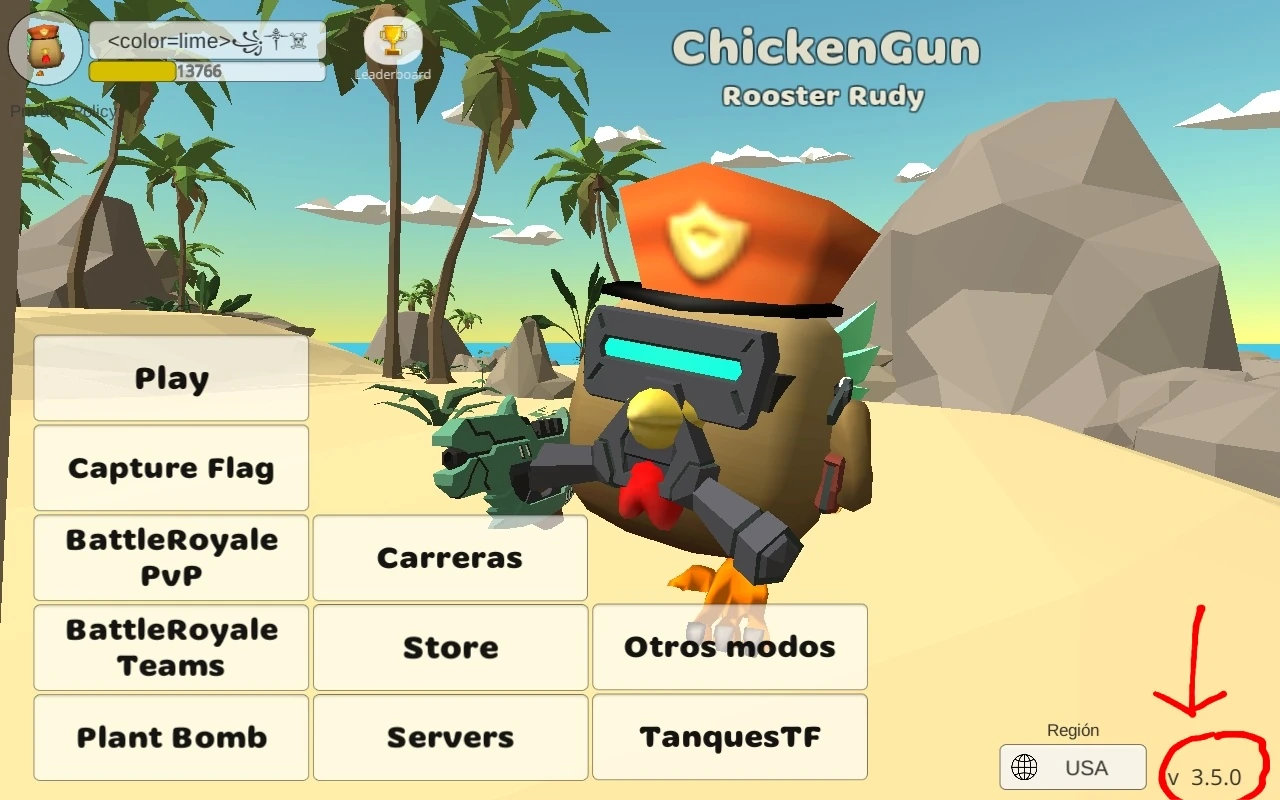Open BattleRoyale Teams mode

[170, 647]
